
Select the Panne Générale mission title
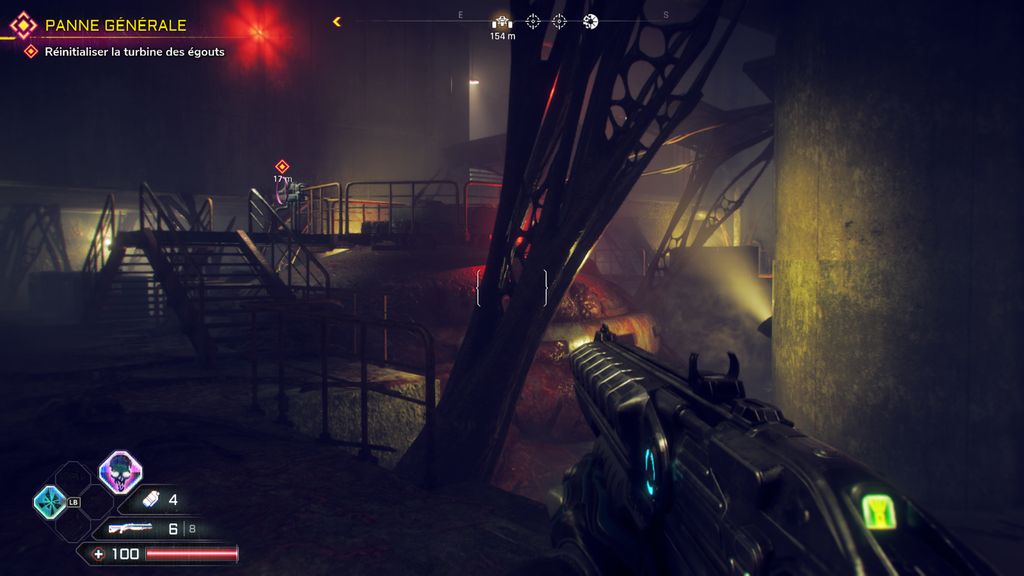(115, 26)
